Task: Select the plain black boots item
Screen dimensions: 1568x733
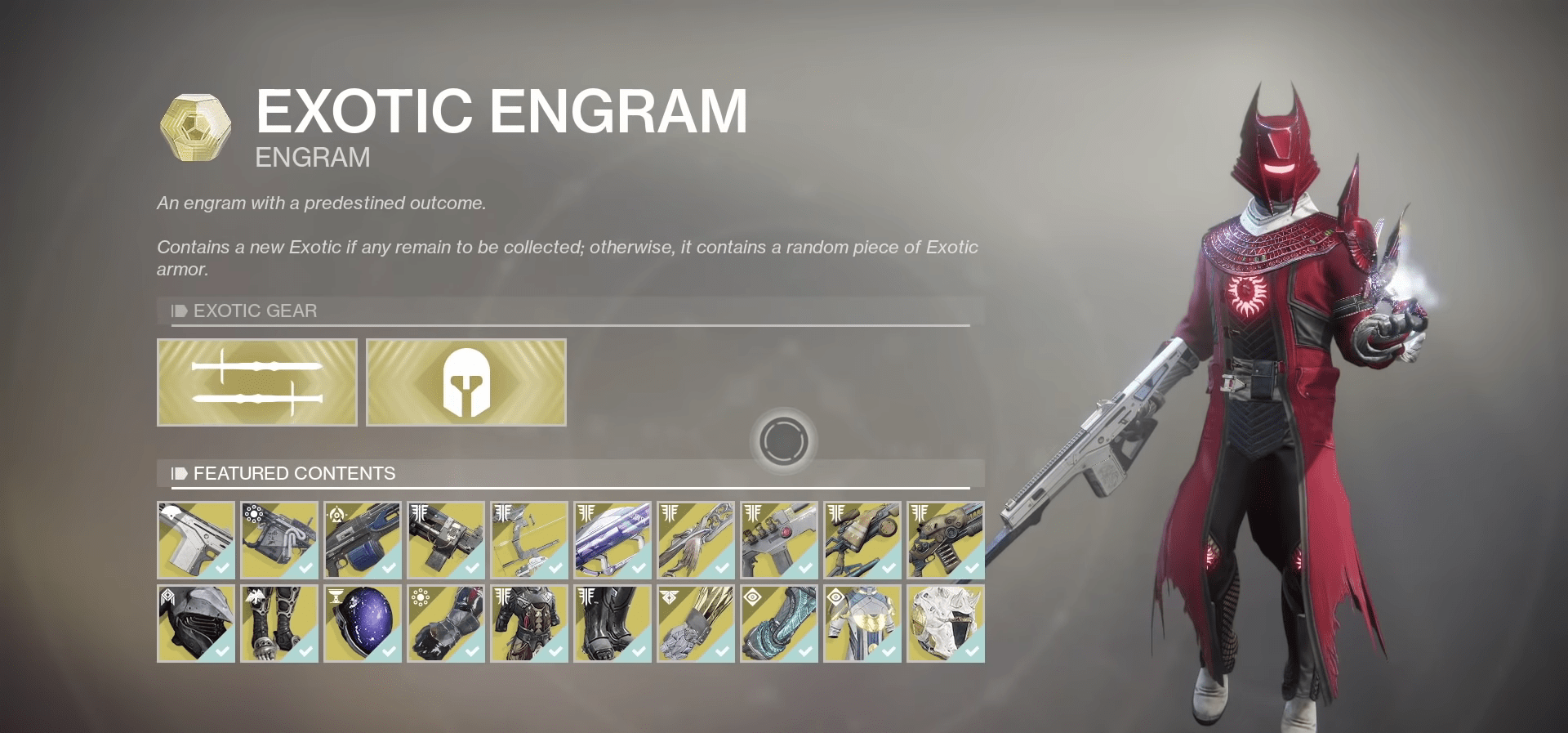Action: 612,623
